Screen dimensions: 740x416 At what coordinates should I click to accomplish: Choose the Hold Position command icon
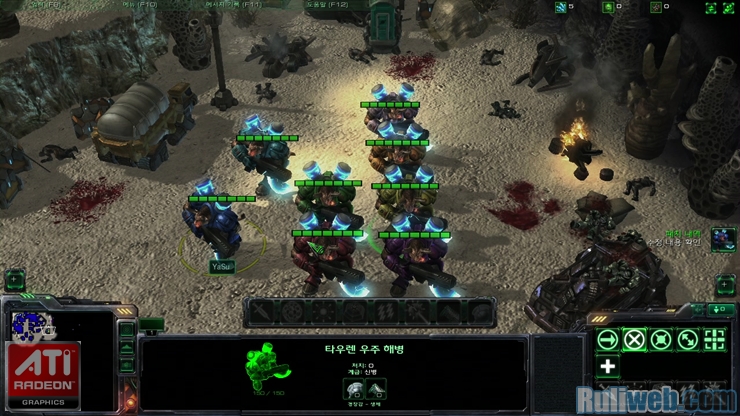[x=660, y=339]
